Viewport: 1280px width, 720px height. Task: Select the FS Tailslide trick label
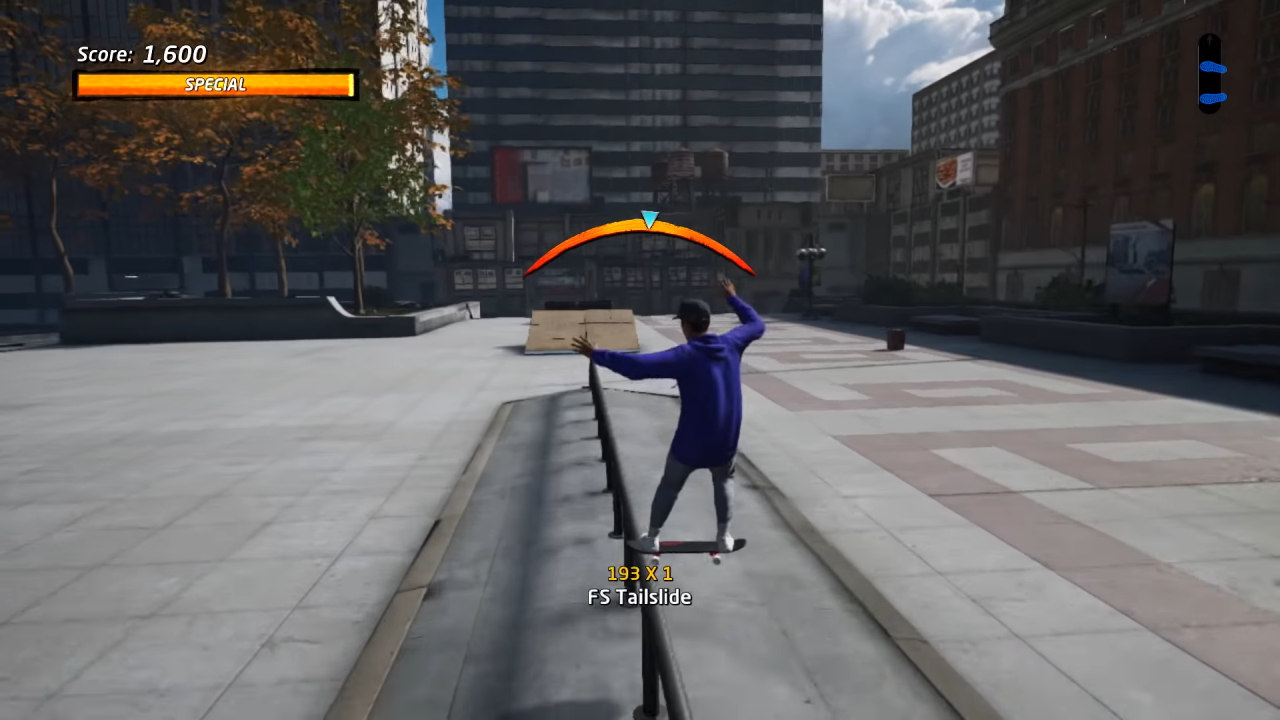pyautogui.click(x=637, y=597)
